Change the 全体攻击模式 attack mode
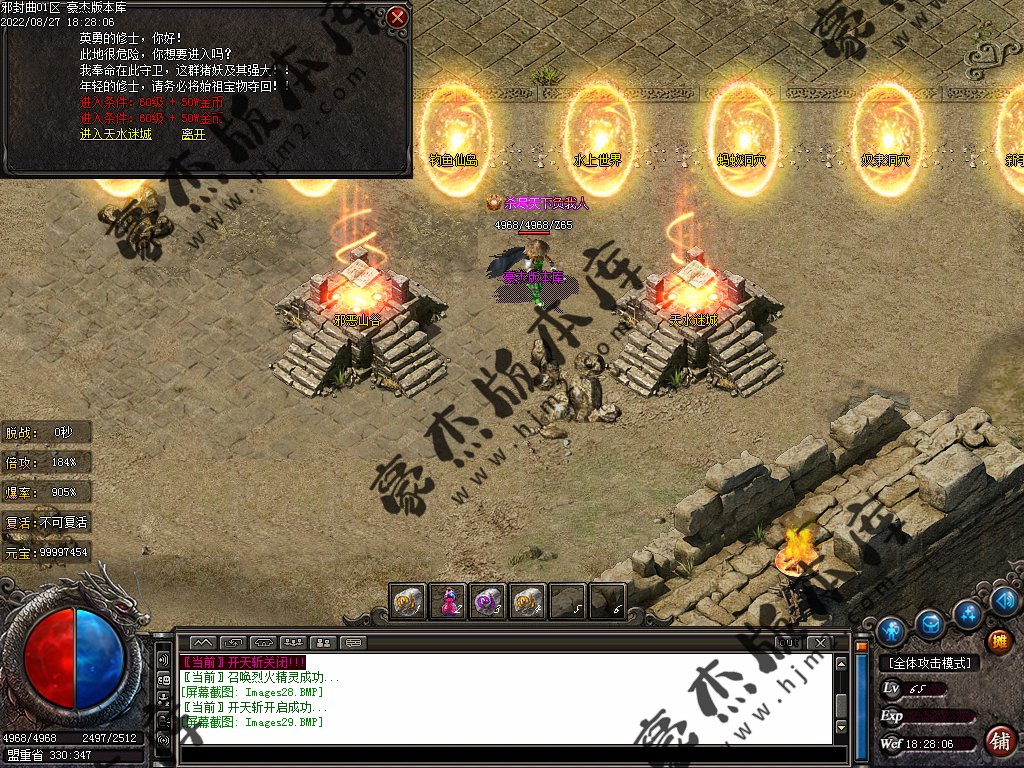 (929, 663)
